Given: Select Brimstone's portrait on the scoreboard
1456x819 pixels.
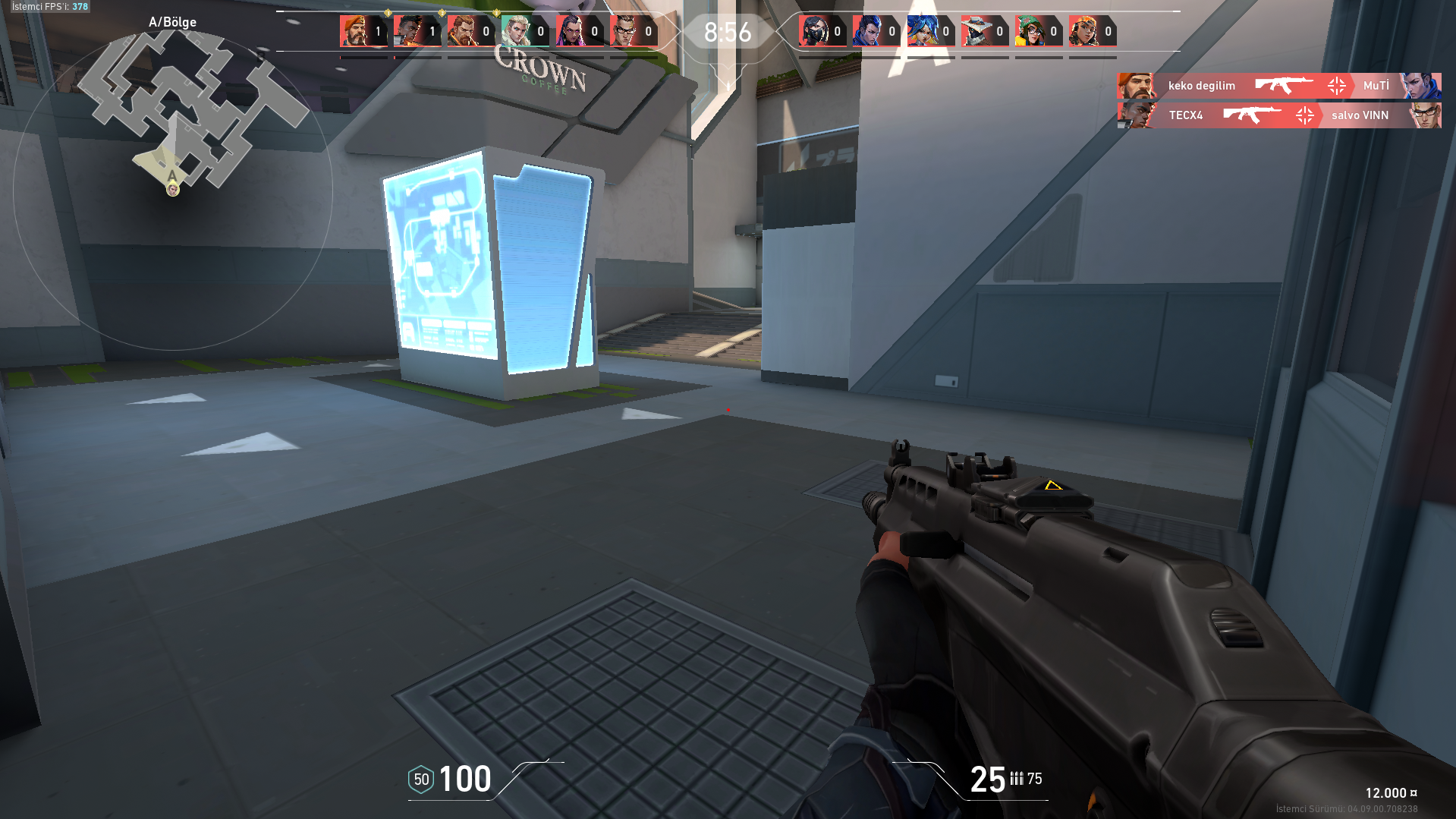Looking at the screenshot, I should click(x=353, y=30).
